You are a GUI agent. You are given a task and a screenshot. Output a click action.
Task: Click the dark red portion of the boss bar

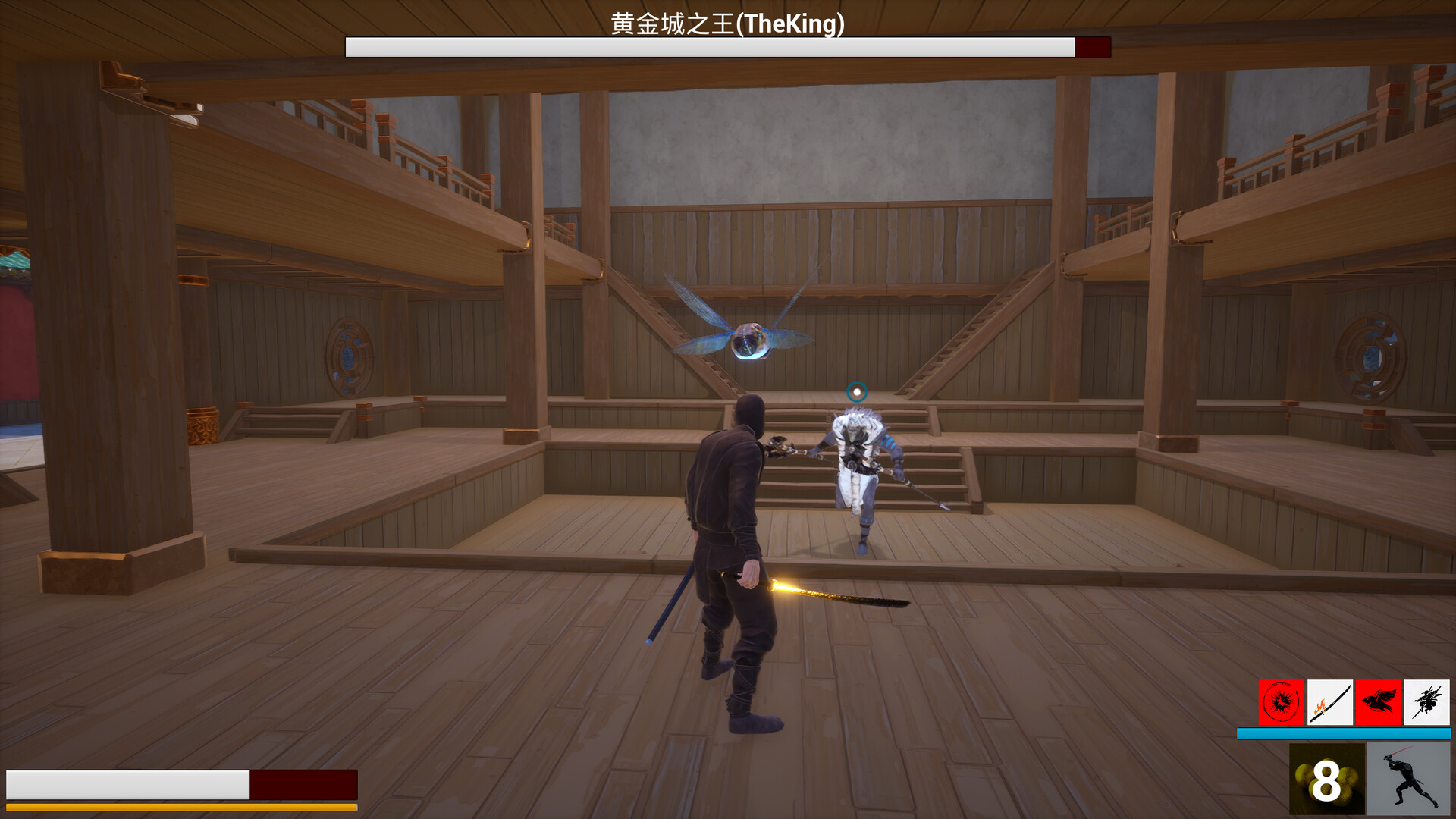1094,46
